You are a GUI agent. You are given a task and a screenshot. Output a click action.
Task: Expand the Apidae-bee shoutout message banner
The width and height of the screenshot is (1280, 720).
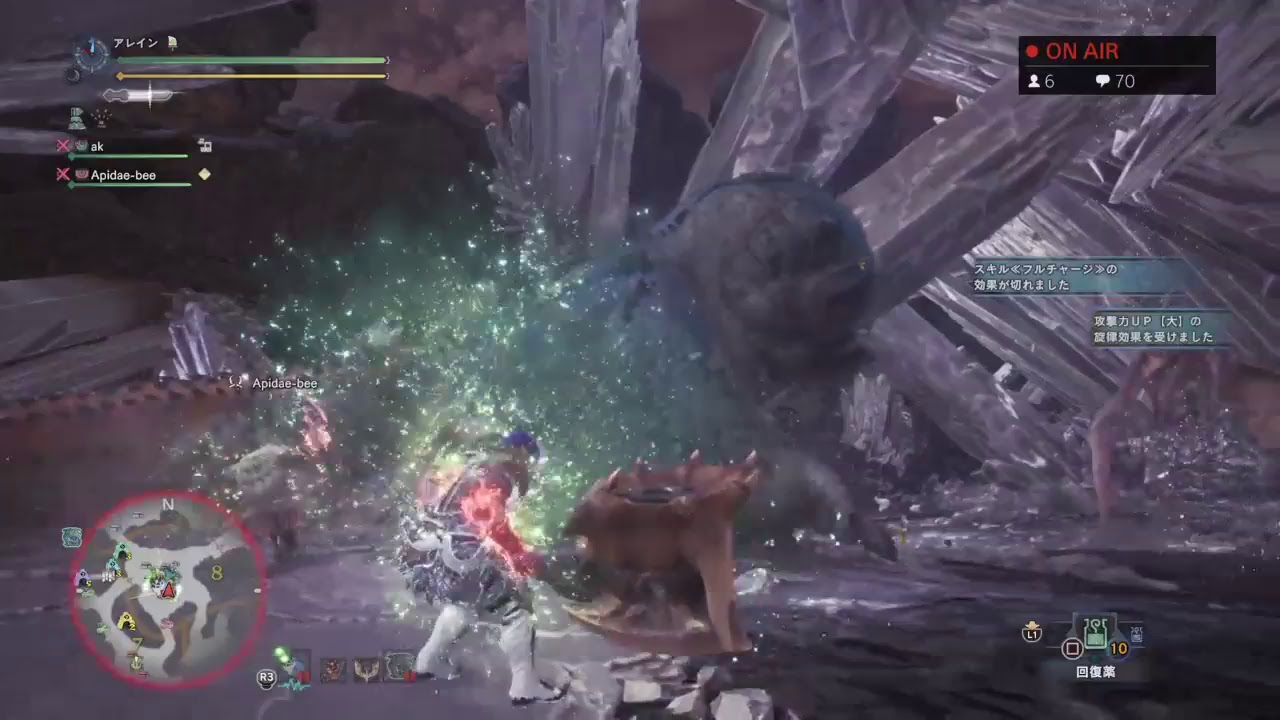[285, 383]
